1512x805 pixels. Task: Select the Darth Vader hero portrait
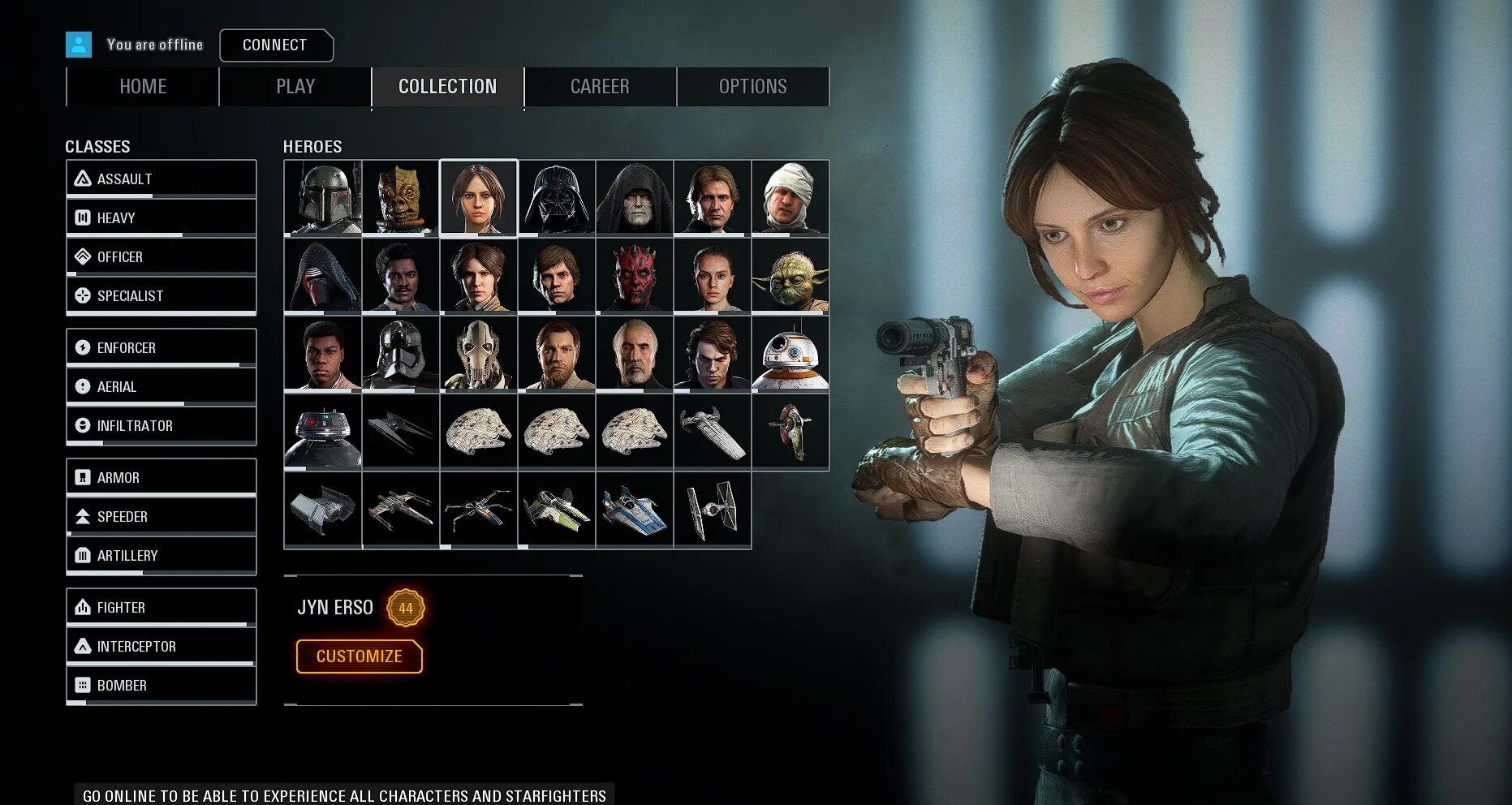coord(557,198)
